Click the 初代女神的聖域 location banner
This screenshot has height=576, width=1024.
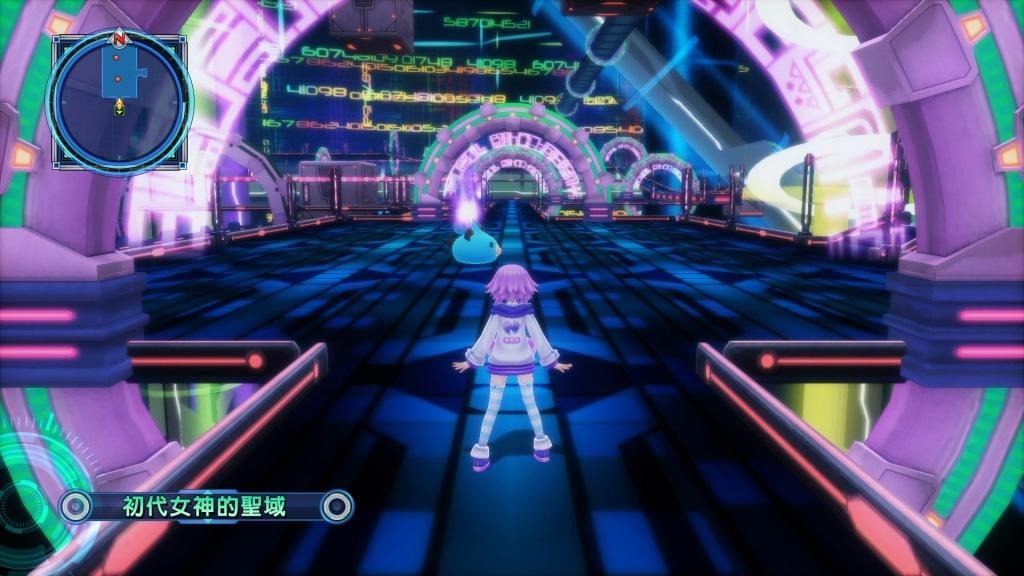click(x=205, y=506)
